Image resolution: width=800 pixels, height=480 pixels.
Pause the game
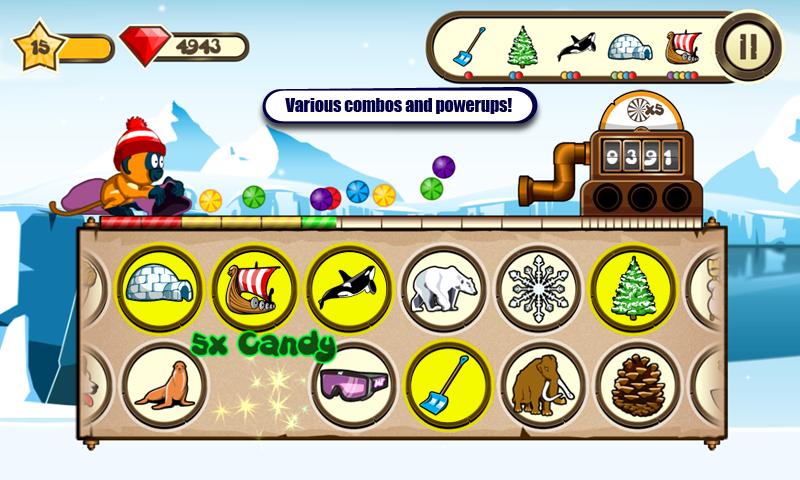pyautogui.click(x=745, y=46)
